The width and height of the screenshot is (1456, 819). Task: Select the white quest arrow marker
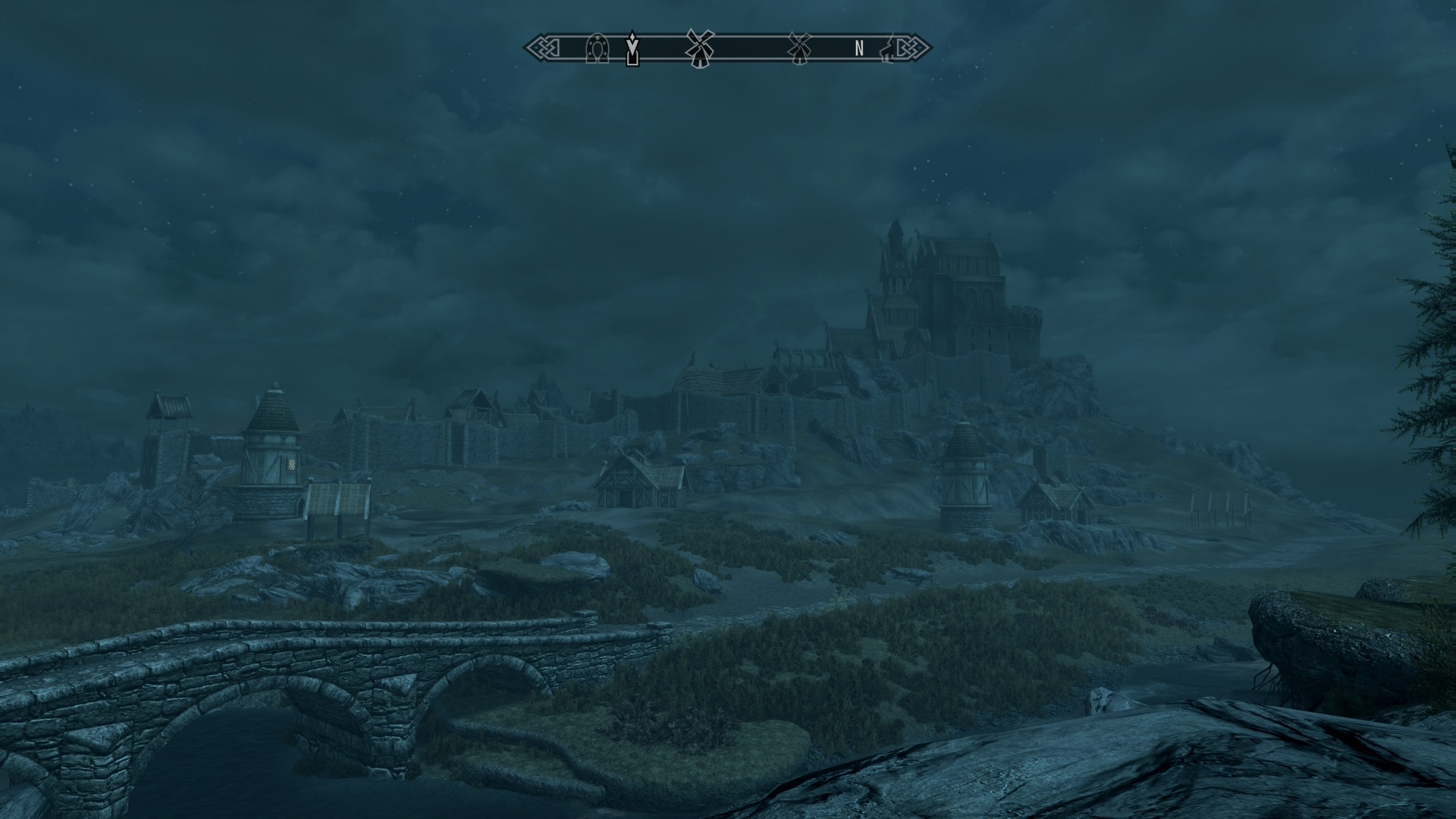coord(632,49)
